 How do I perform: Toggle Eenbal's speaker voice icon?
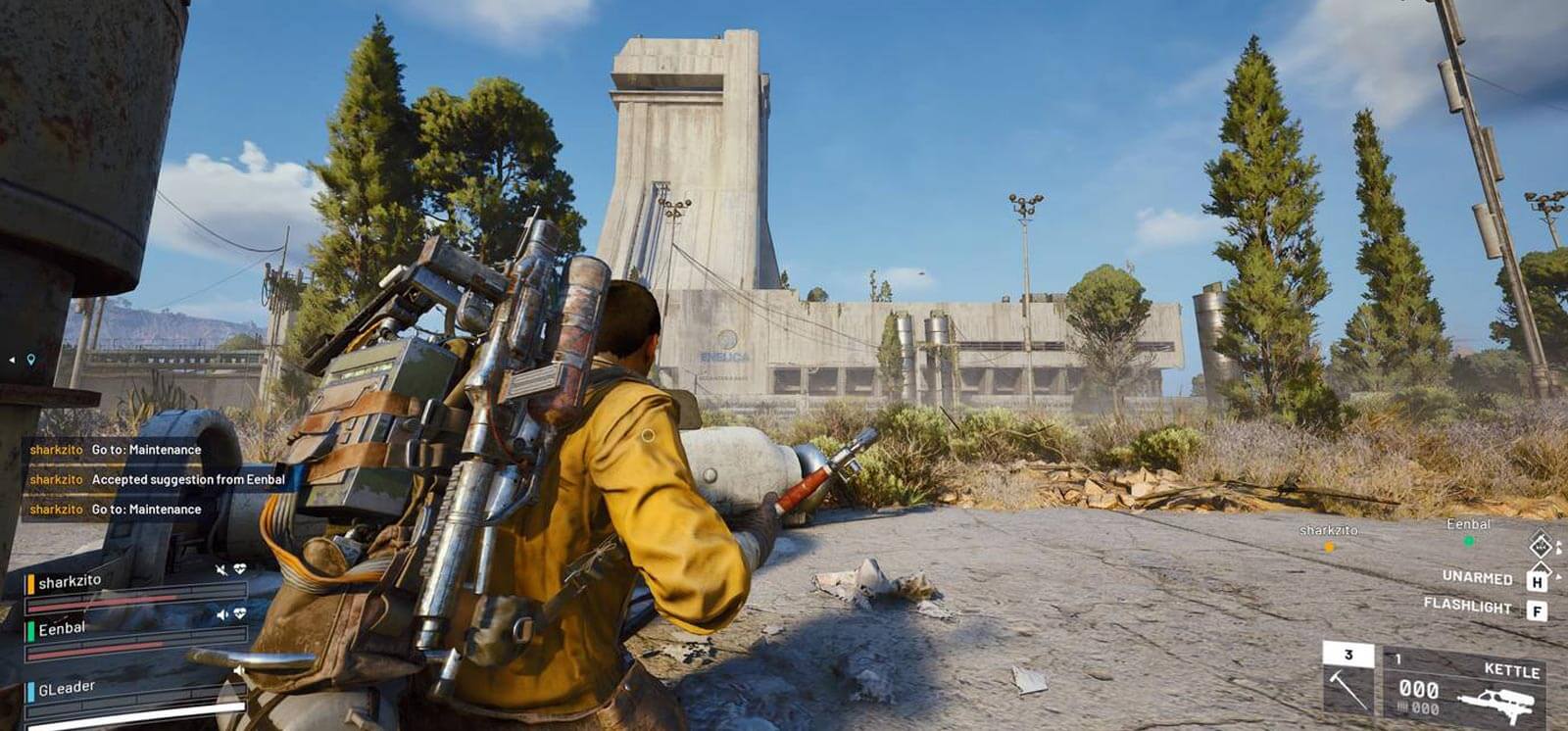click(x=222, y=614)
